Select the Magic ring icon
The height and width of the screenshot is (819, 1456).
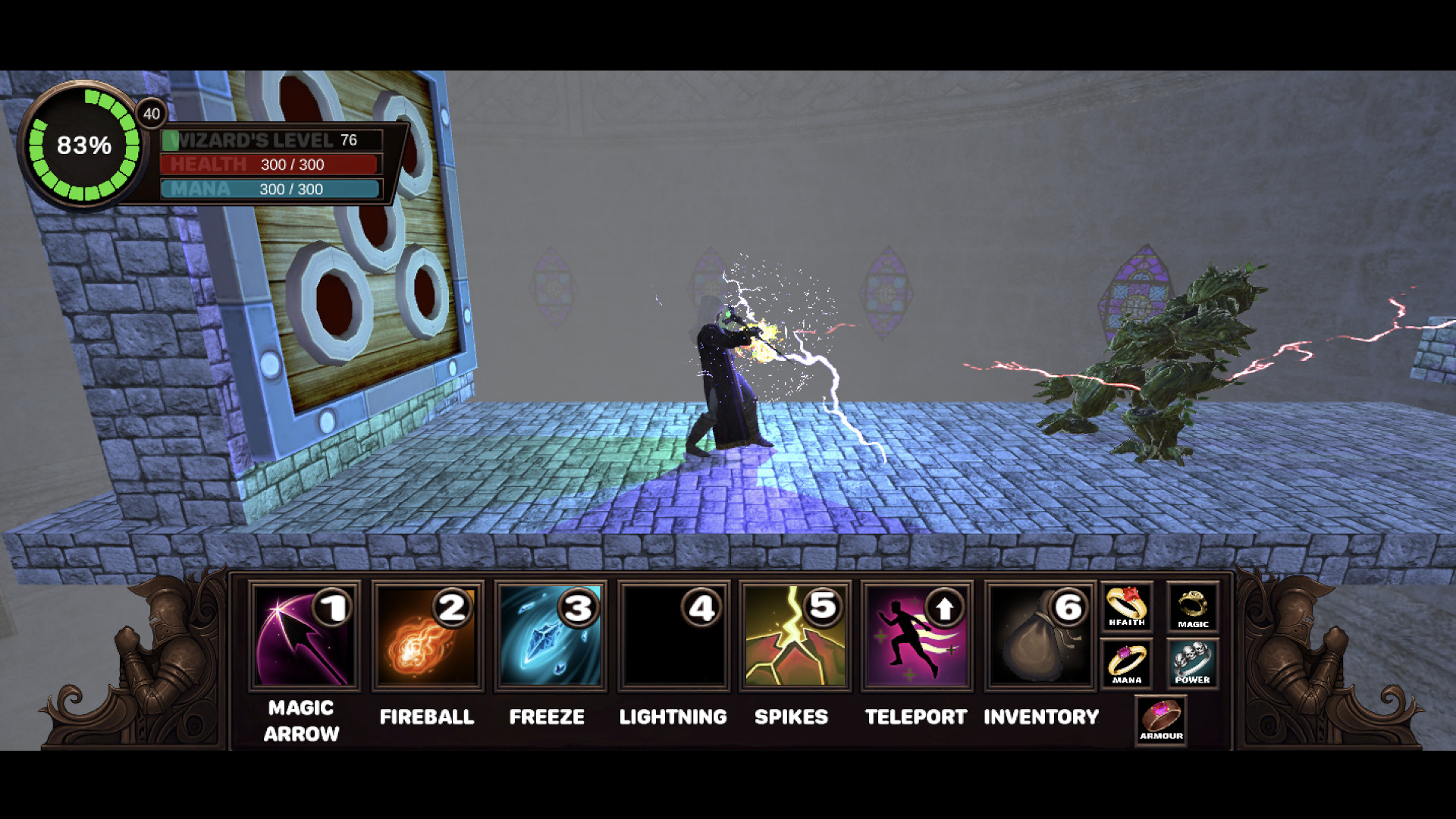(1193, 607)
